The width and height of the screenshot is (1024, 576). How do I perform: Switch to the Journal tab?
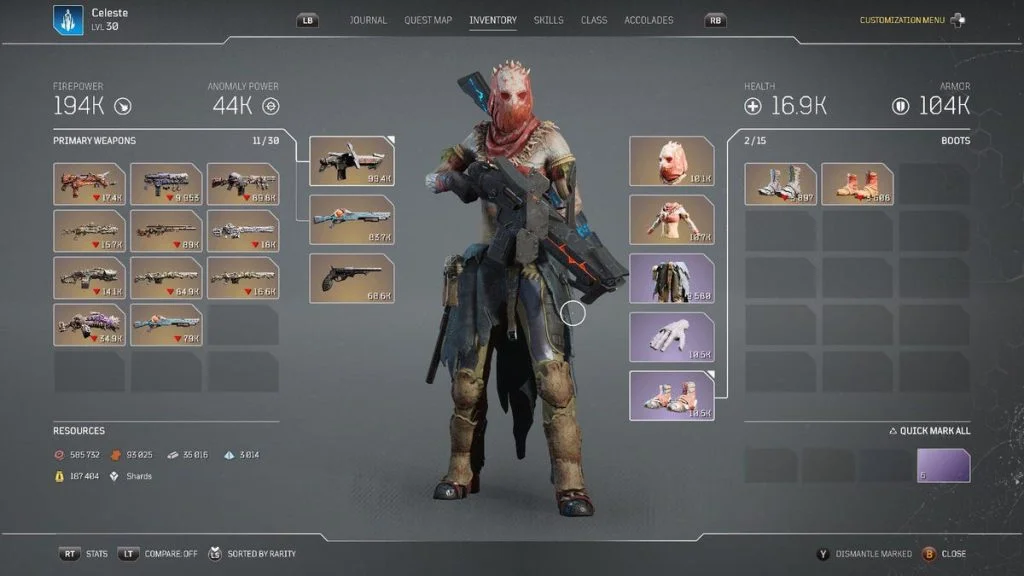click(369, 20)
